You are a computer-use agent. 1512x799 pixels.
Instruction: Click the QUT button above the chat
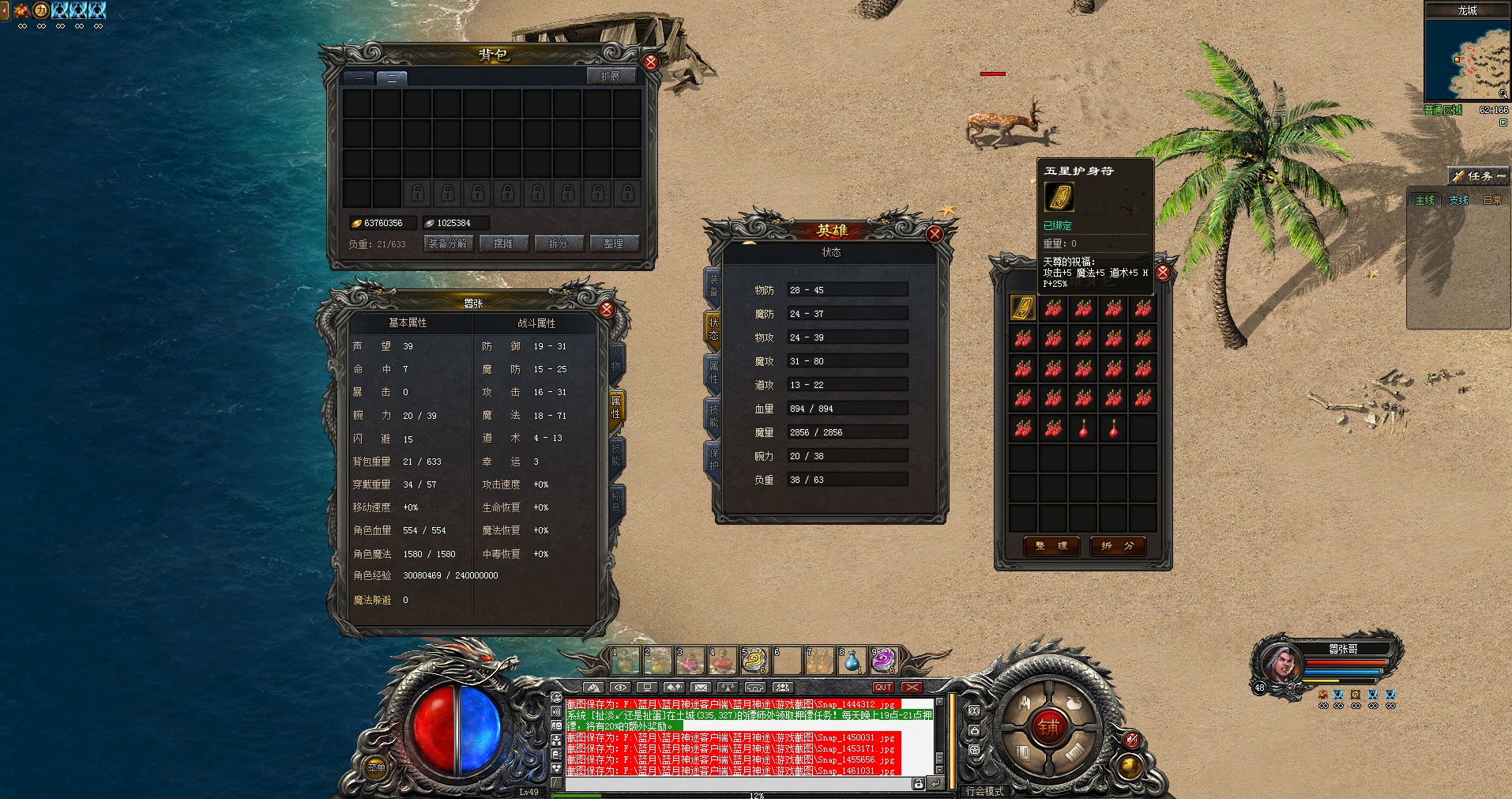[x=883, y=688]
